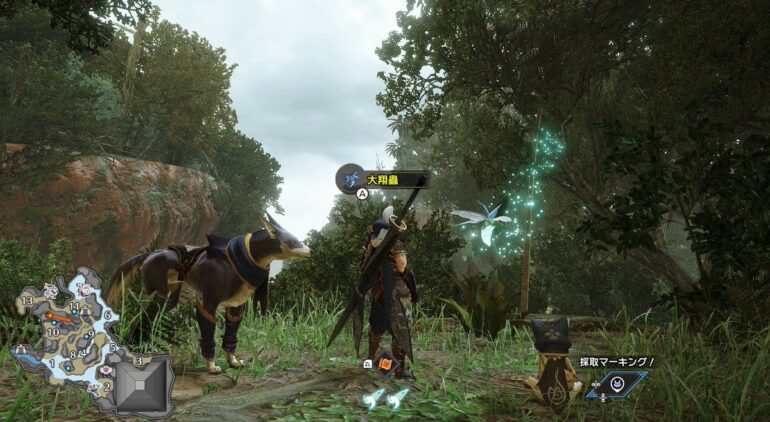The image size is (770, 422).
Task: Activate the 採取マーキング gathering marking icon
Action: pyautogui.click(x=618, y=382)
